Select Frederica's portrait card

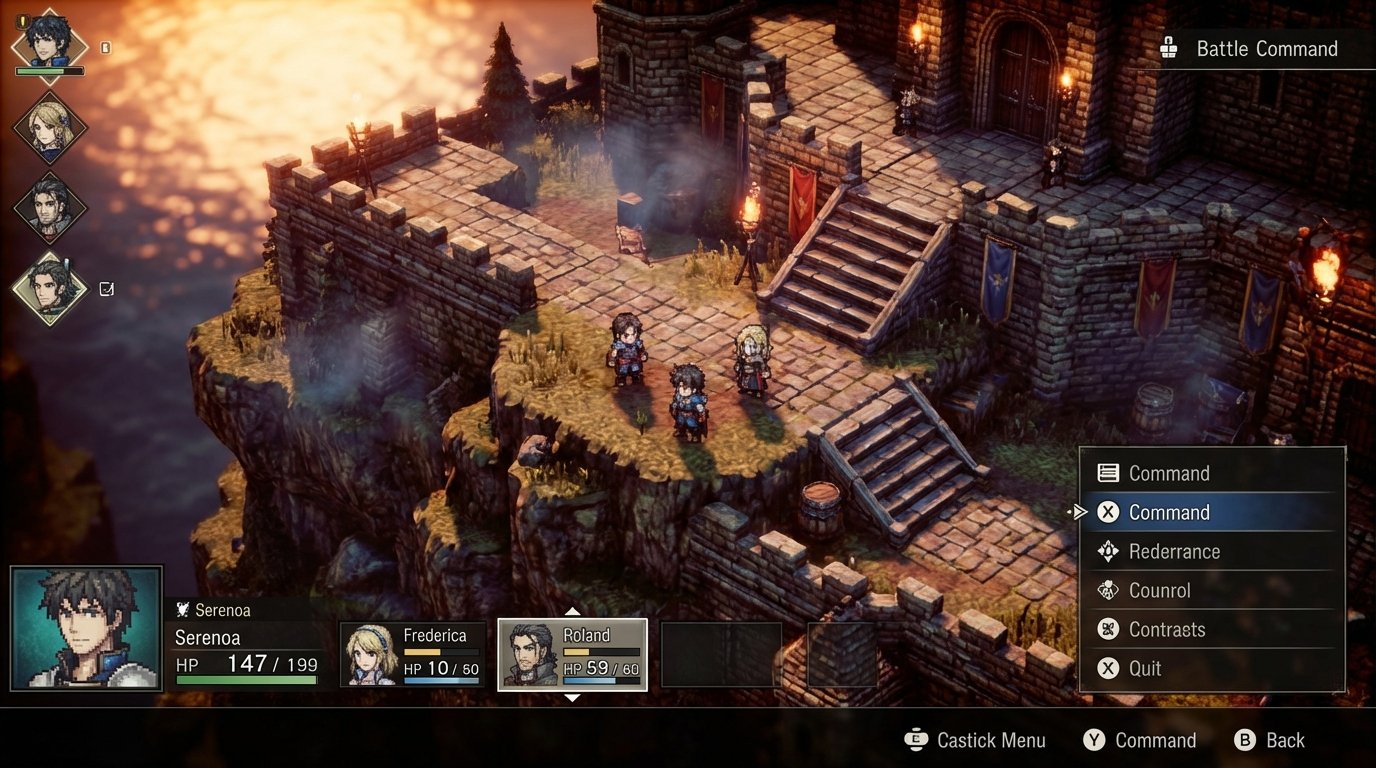[413, 655]
